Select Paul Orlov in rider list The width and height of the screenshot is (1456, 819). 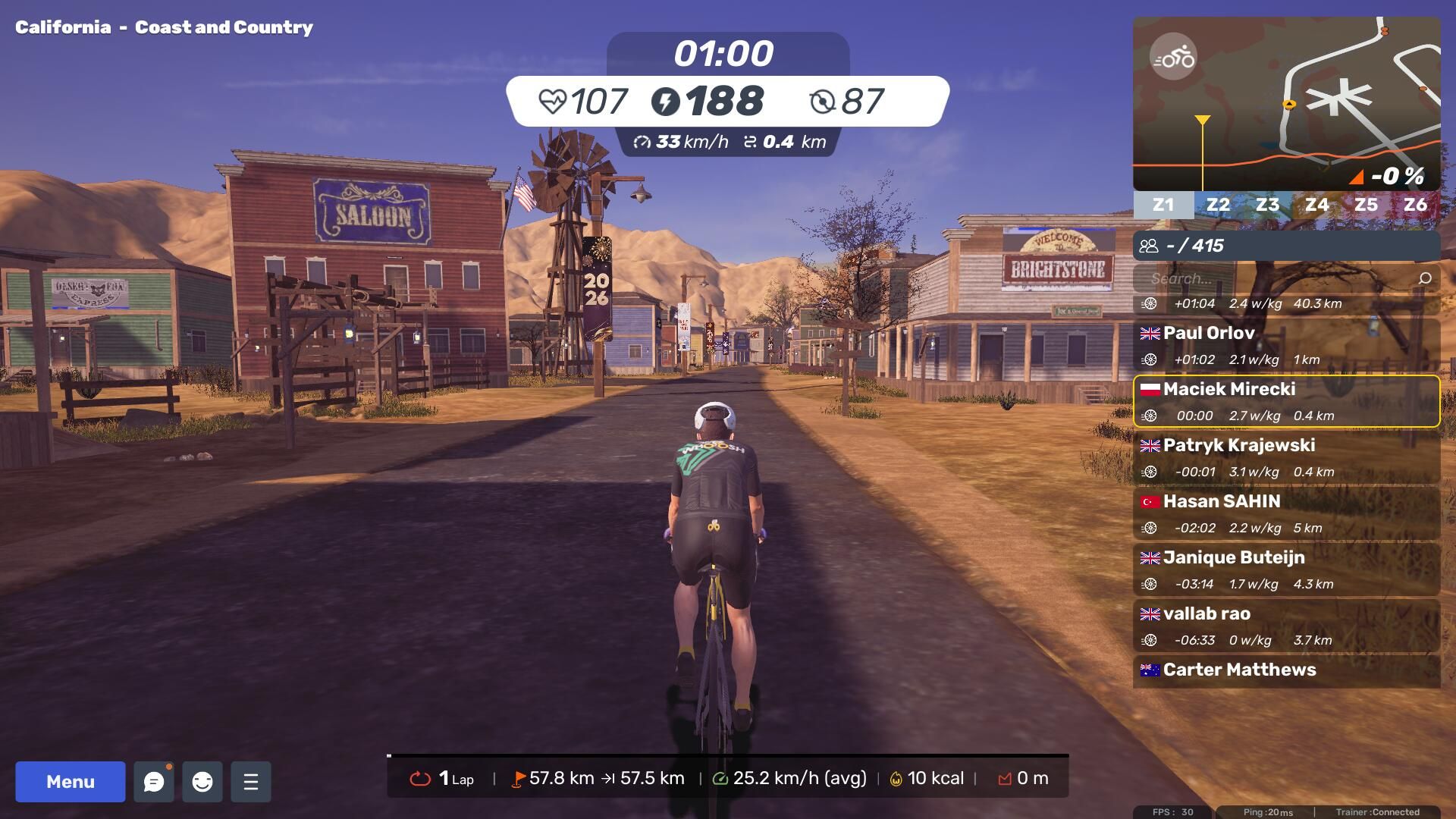tap(1286, 345)
